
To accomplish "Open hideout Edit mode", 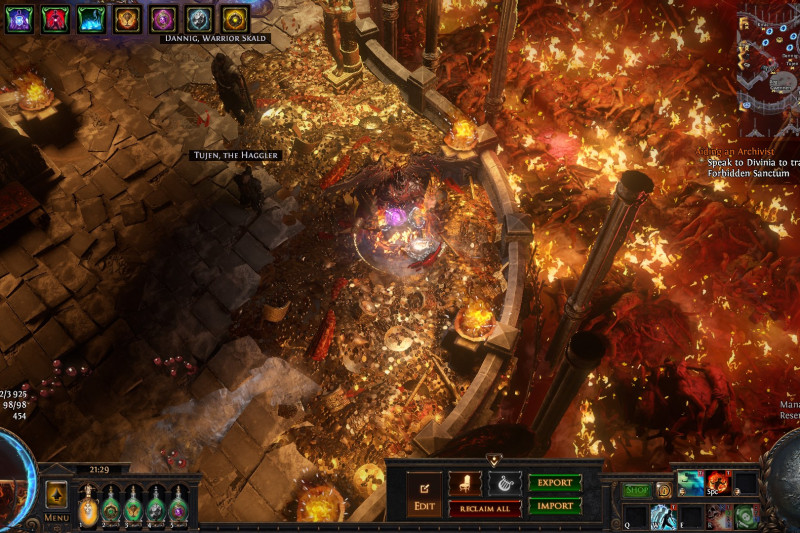I will [424, 493].
